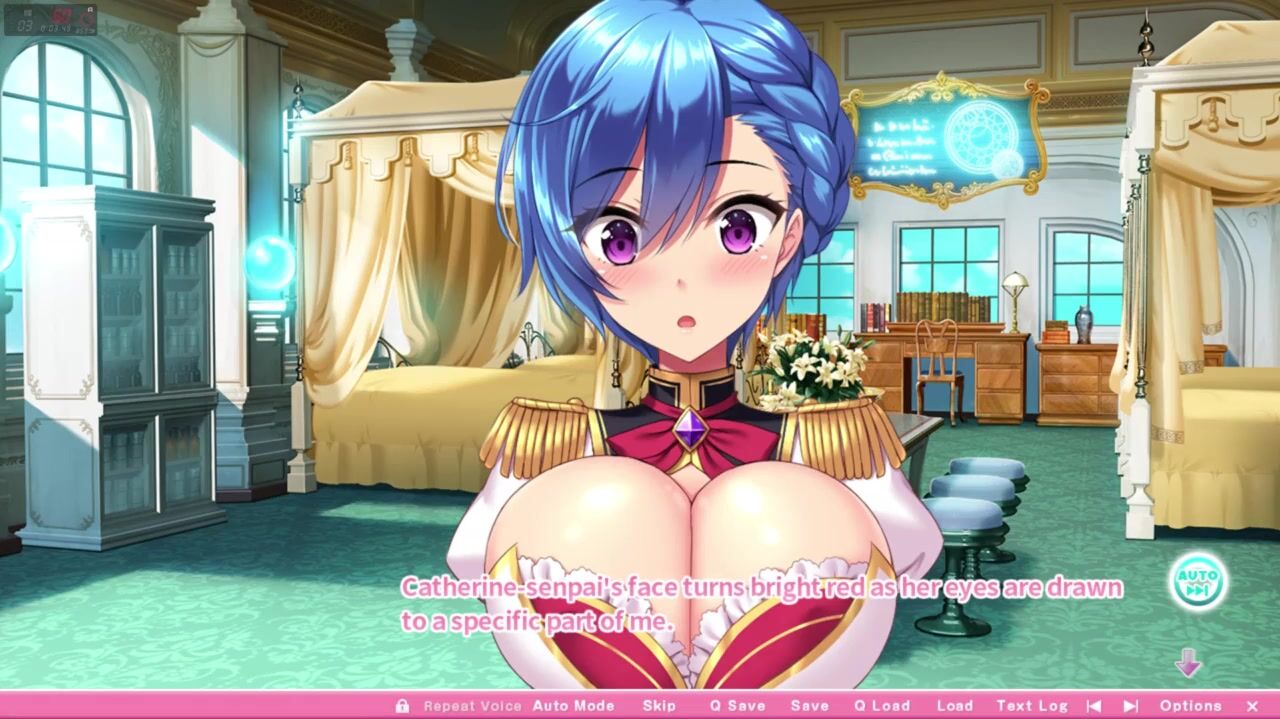
Task: Skip the dialogue text
Action: (x=659, y=706)
